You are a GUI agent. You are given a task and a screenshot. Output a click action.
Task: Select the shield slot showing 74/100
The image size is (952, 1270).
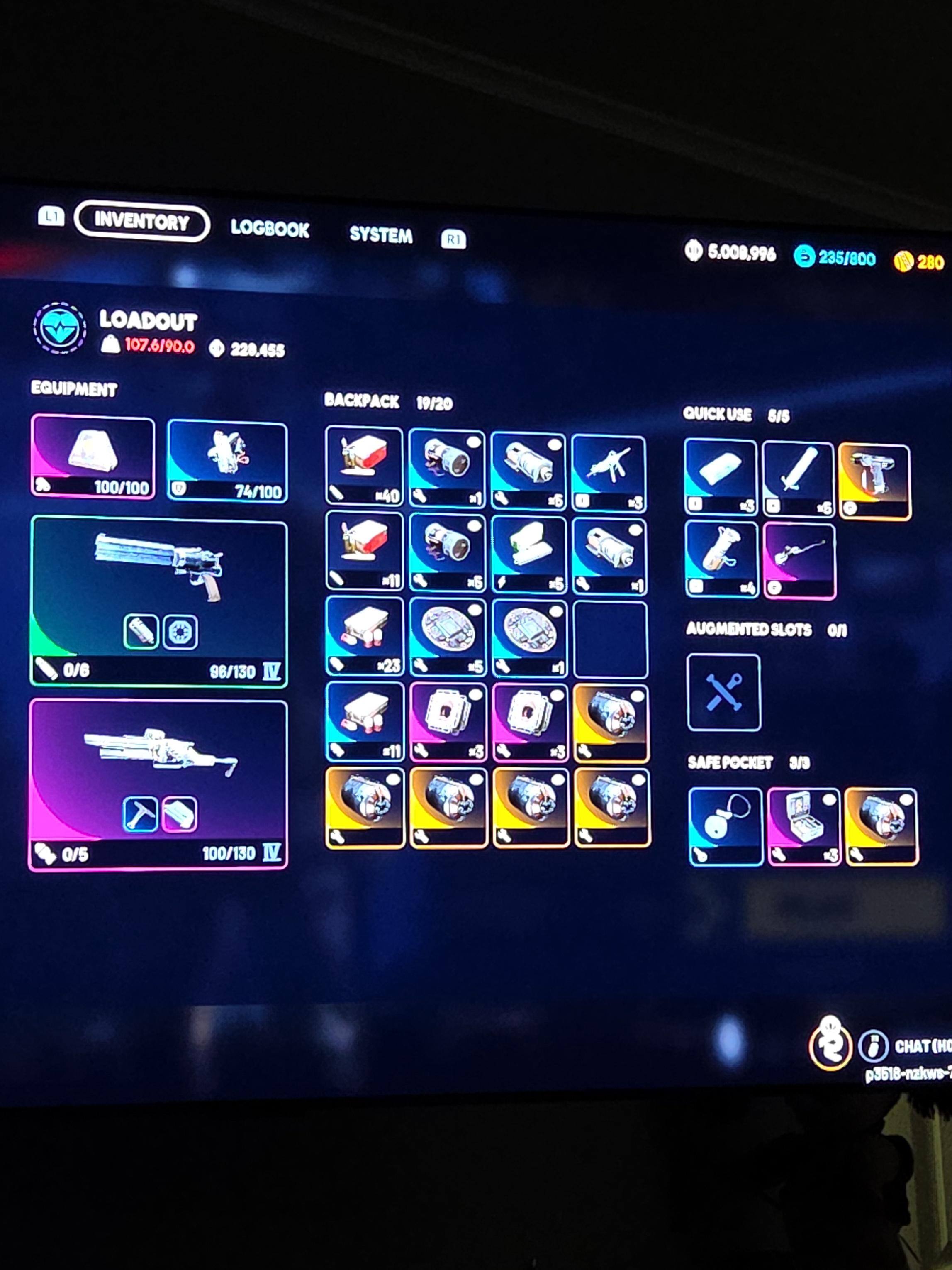[x=227, y=461]
